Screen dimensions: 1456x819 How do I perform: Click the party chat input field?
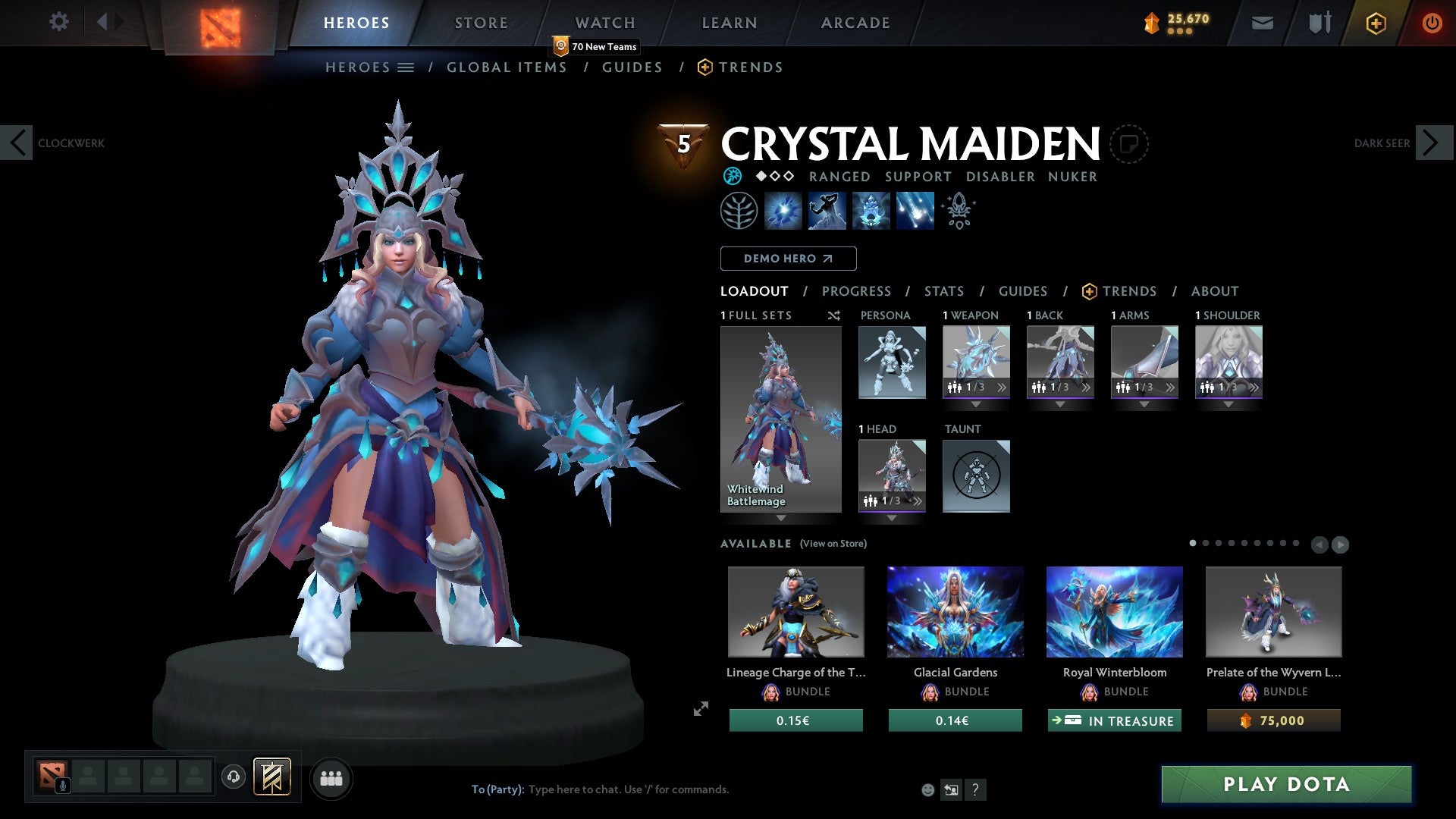tap(682, 789)
